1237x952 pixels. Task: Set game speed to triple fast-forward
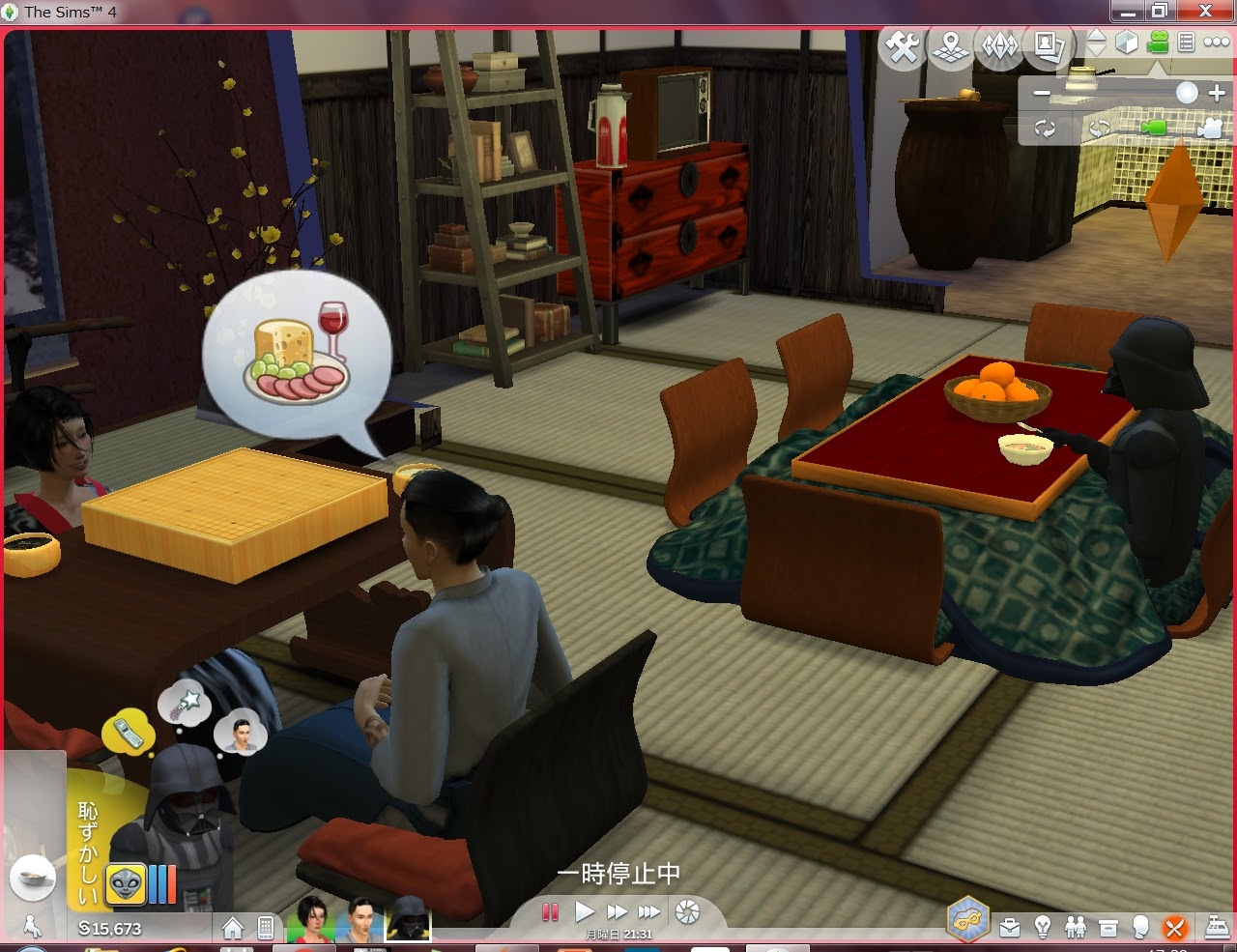(649, 911)
